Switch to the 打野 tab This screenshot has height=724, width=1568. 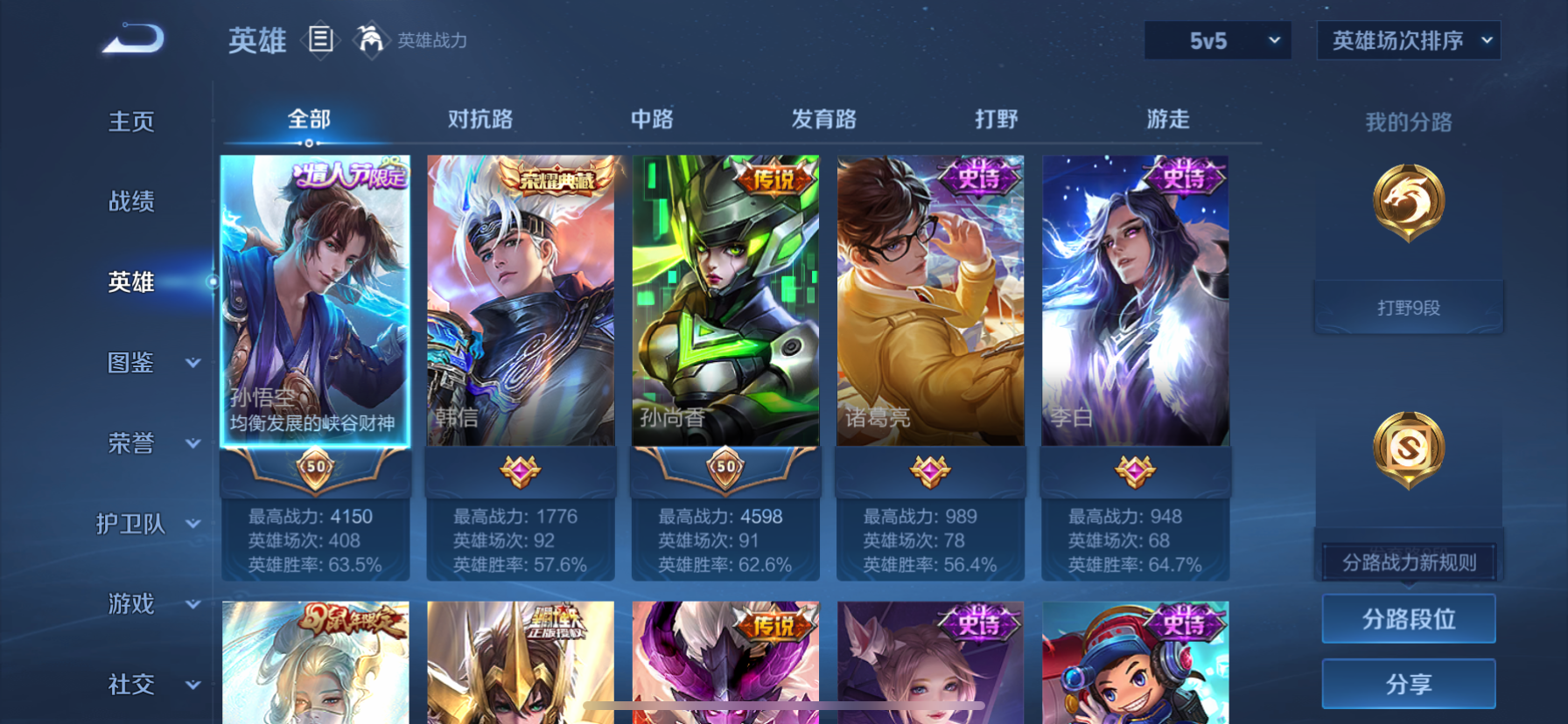tap(997, 119)
